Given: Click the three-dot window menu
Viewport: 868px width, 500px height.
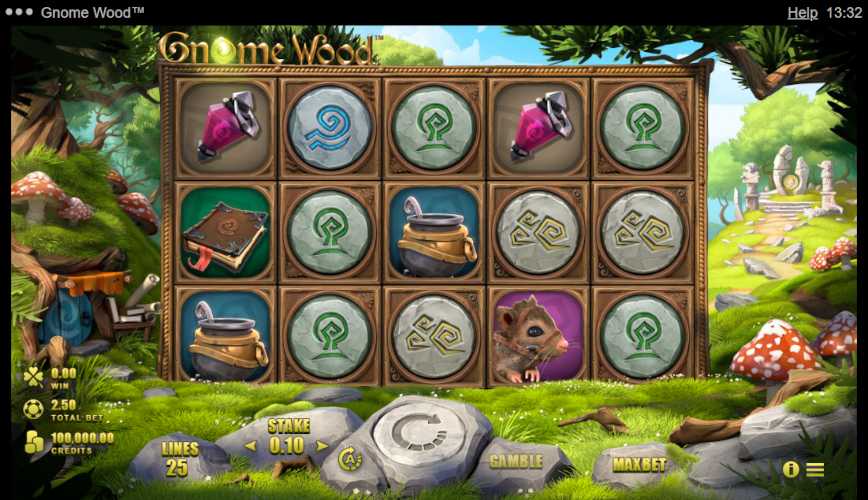Looking at the screenshot, I should tap(19, 13).
